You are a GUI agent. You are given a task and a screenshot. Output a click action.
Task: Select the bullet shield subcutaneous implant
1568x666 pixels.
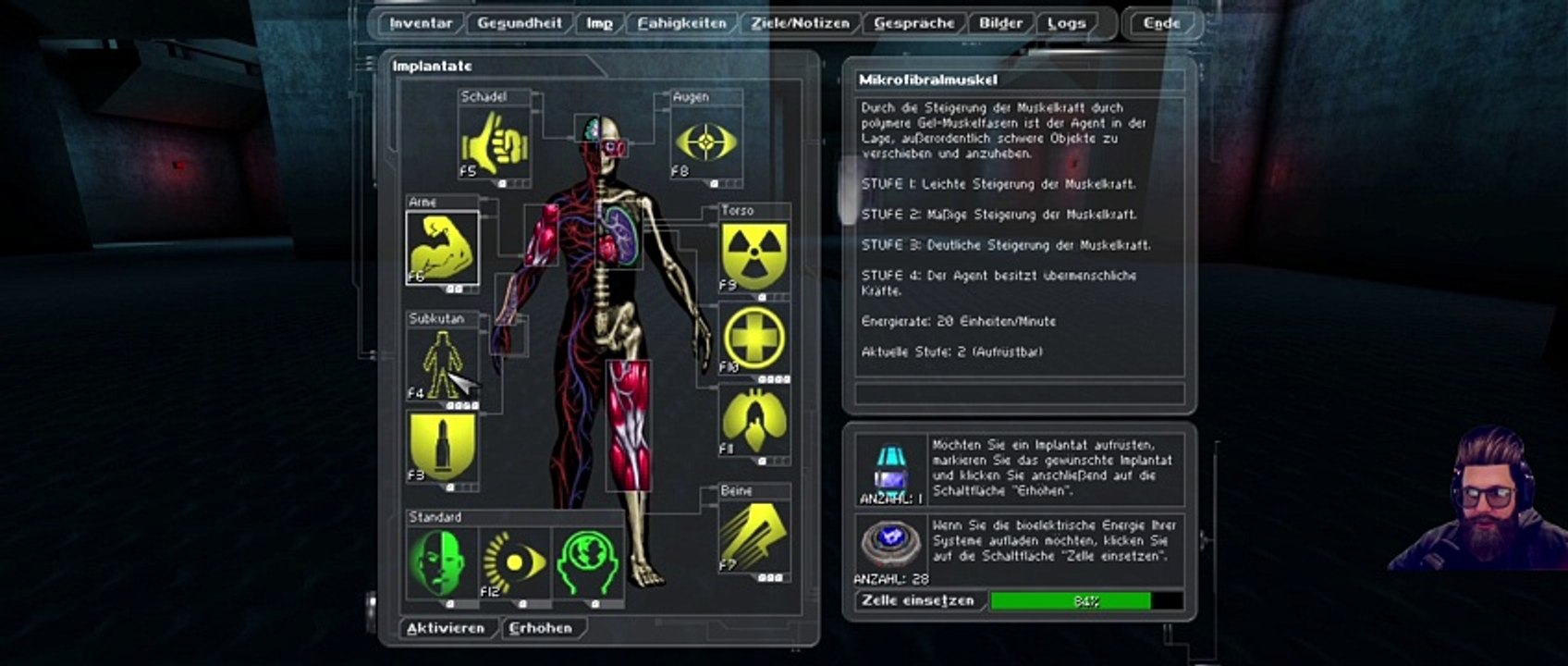442,448
